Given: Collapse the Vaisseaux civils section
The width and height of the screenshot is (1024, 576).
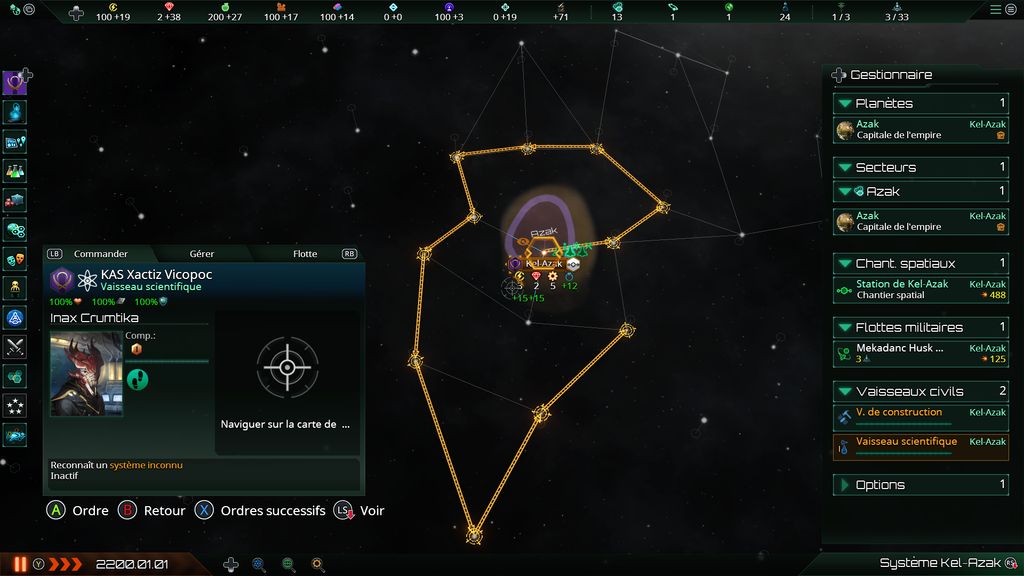Looking at the screenshot, I should 845,391.
